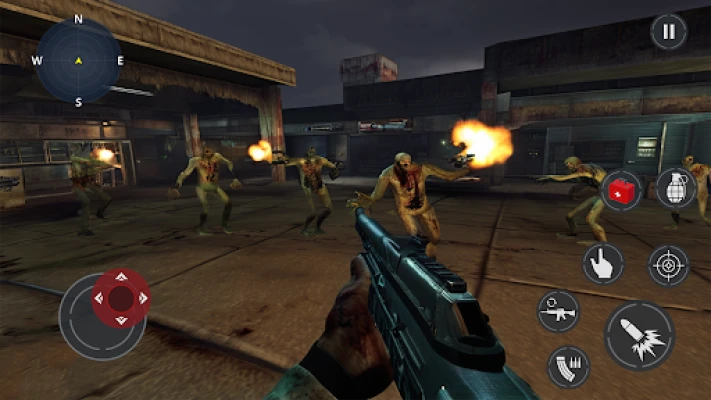Viewport: 711px width, 400px height.
Task: Use the red medkit button
Action: pyautogui.click(x=622, y=189)
